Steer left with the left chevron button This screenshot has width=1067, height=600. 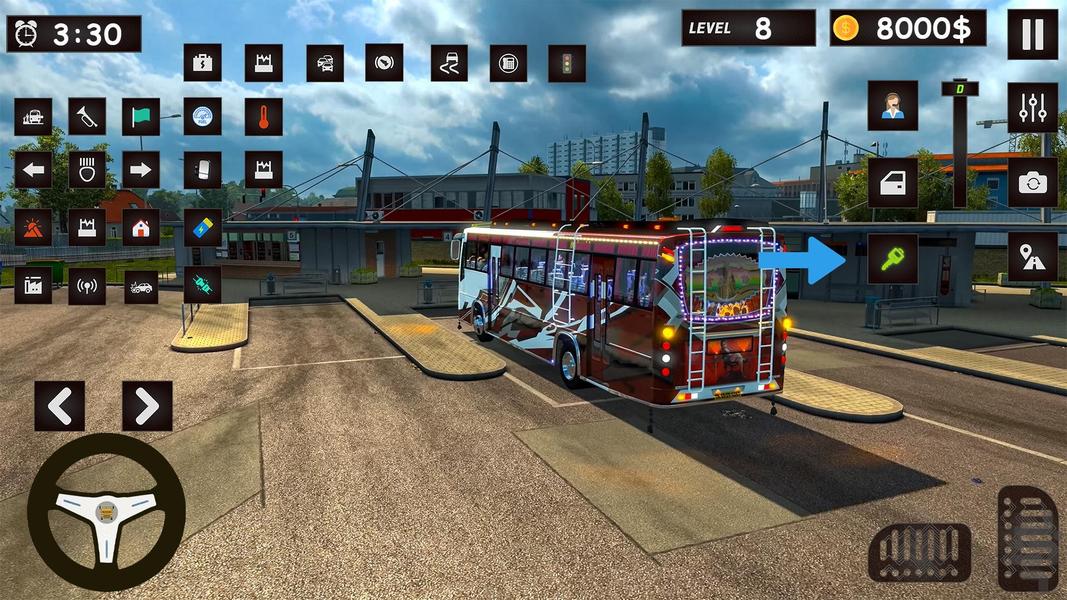(59, 405)
